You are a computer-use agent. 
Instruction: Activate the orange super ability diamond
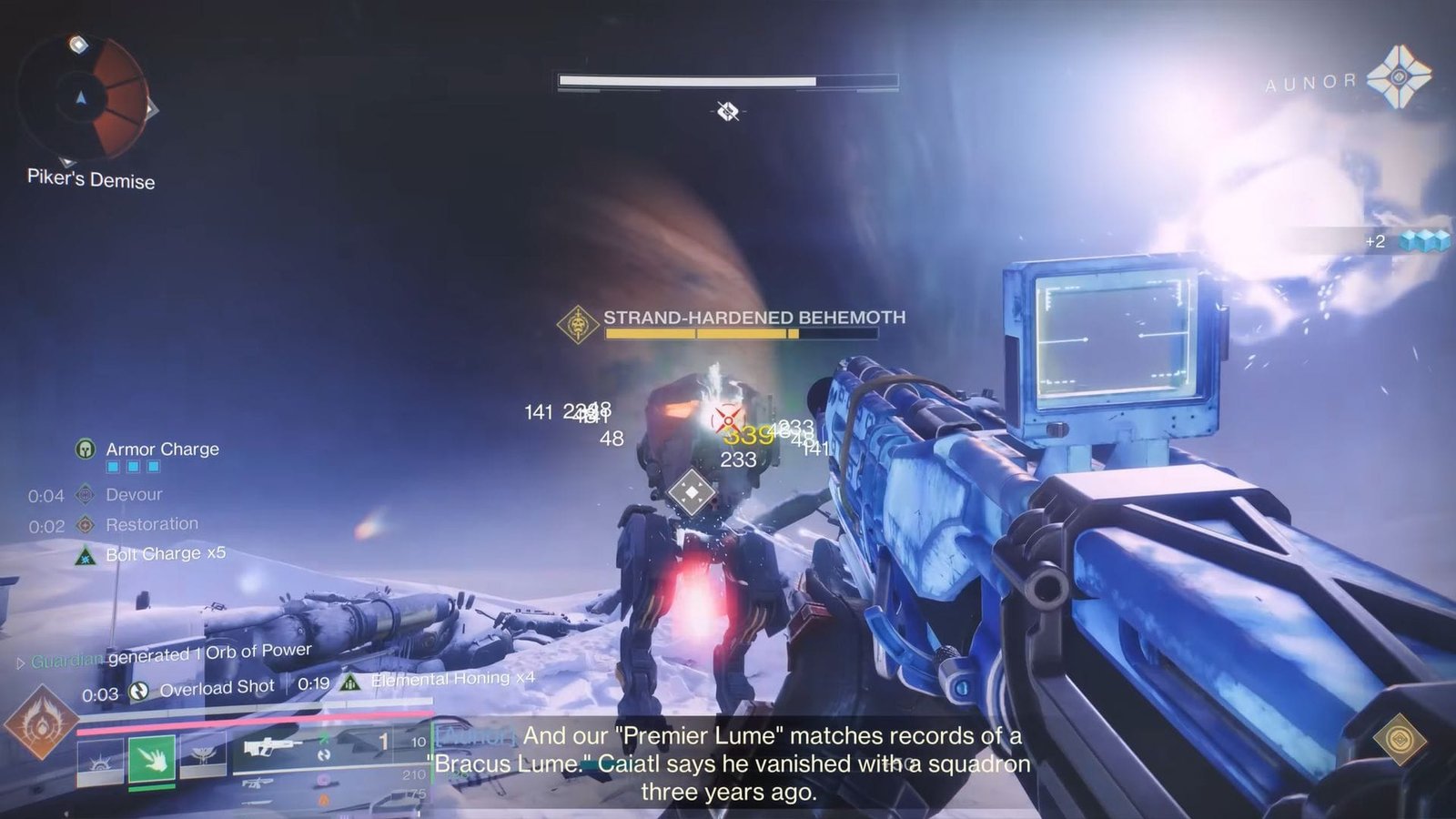(x=40, y=723)
